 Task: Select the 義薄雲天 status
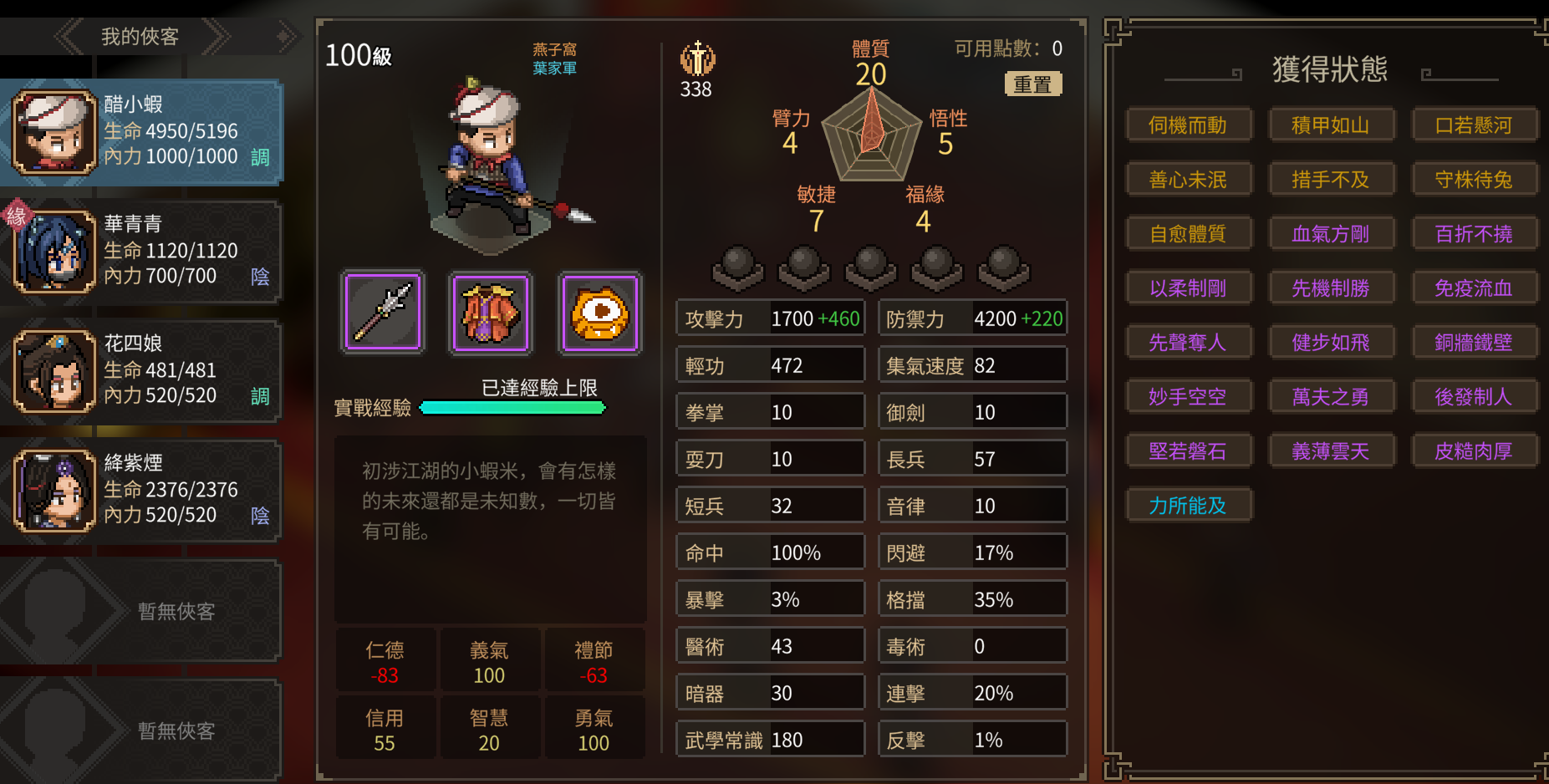pos(1330,451)
